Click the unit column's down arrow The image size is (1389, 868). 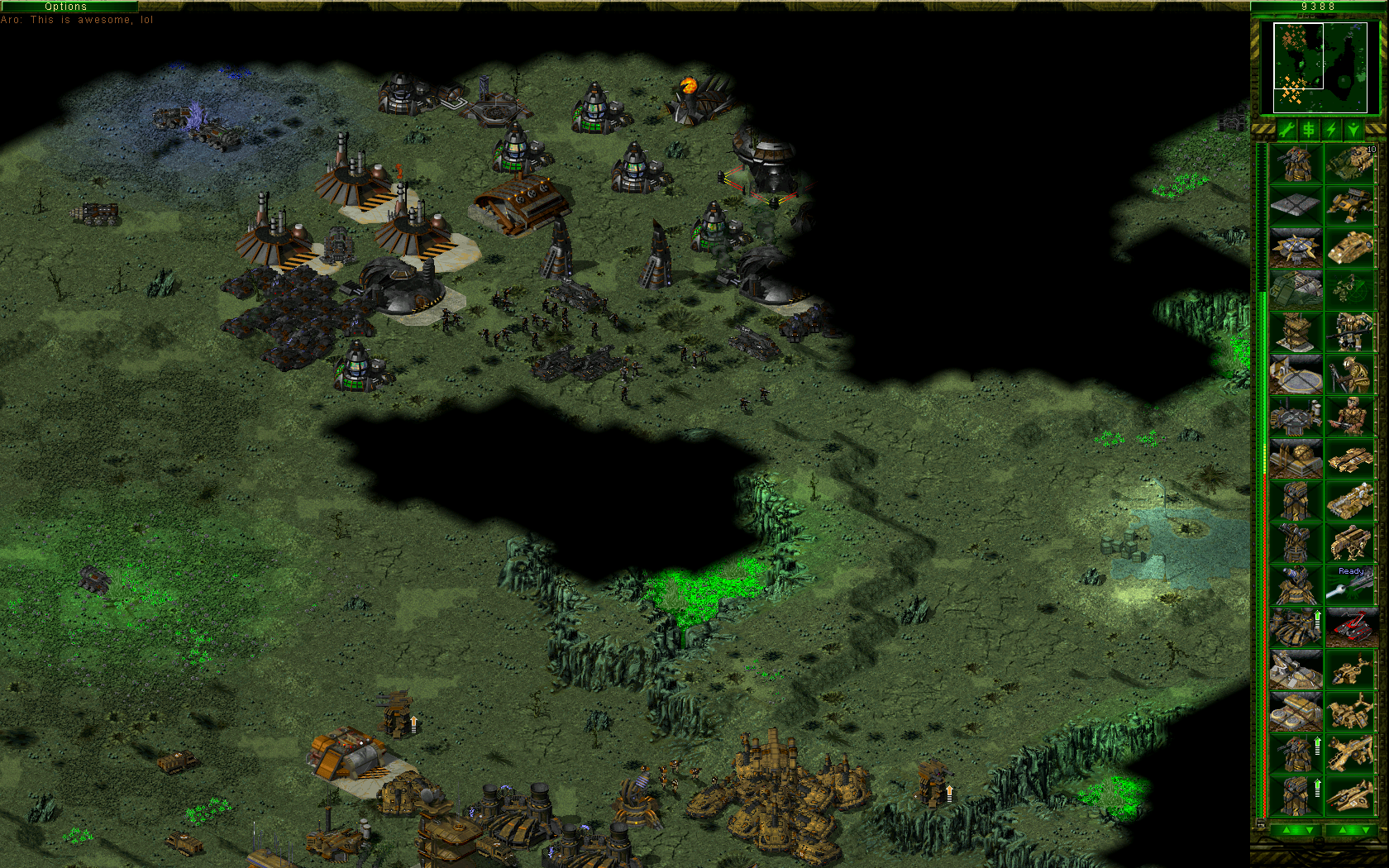pyautogui.click(x=1364, y=830)
